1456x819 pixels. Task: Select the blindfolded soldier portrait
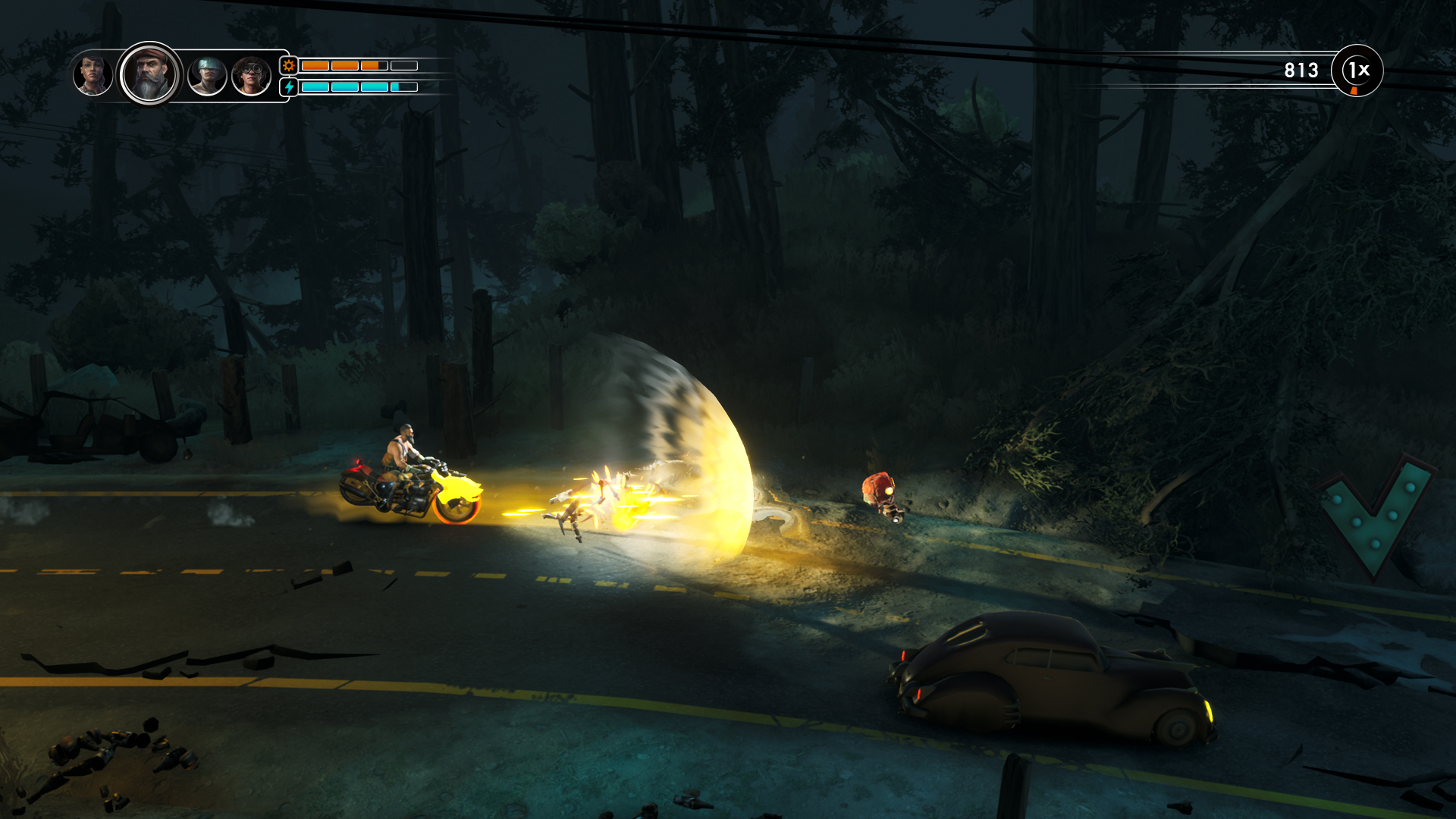pos(206,76)
